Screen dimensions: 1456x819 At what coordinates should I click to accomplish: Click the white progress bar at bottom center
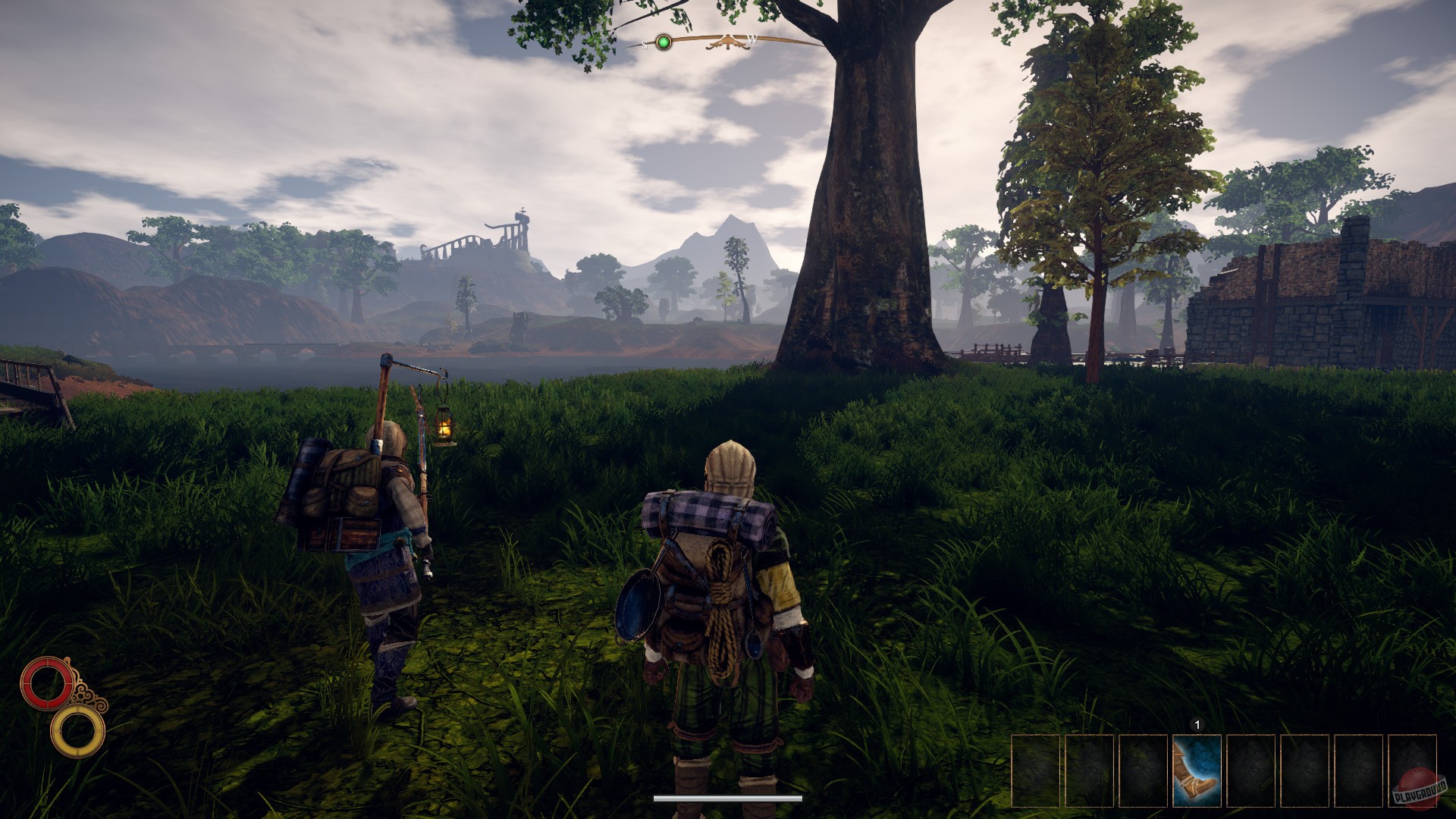click(x=728, y=799)
